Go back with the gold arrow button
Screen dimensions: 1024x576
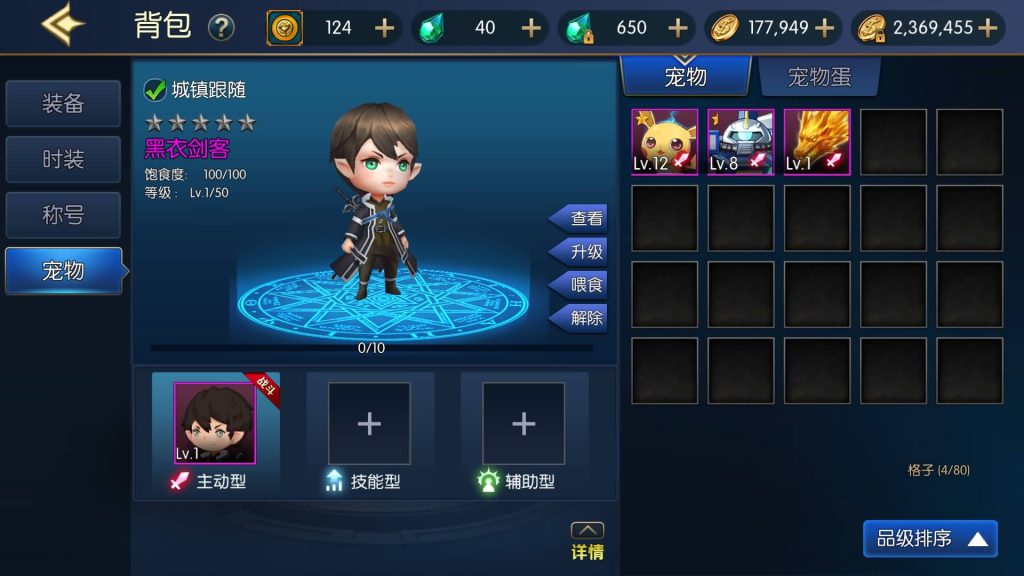(x=63, y=25)
